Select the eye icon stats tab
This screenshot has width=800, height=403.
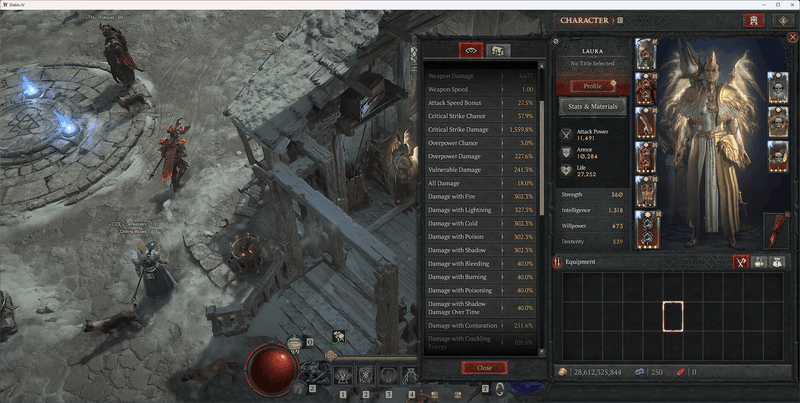coord(471,50)
